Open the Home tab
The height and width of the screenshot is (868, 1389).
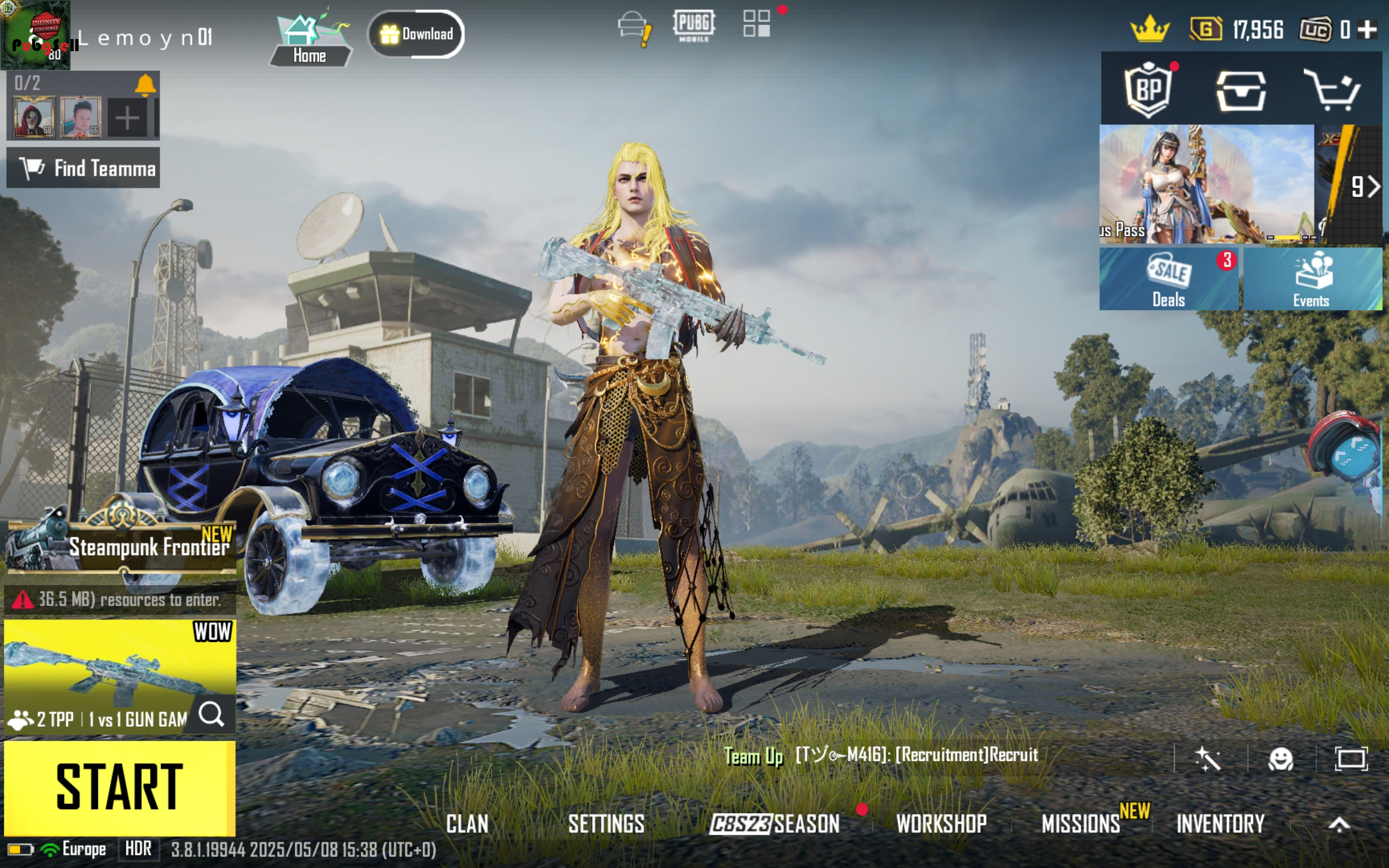[310, 39]
